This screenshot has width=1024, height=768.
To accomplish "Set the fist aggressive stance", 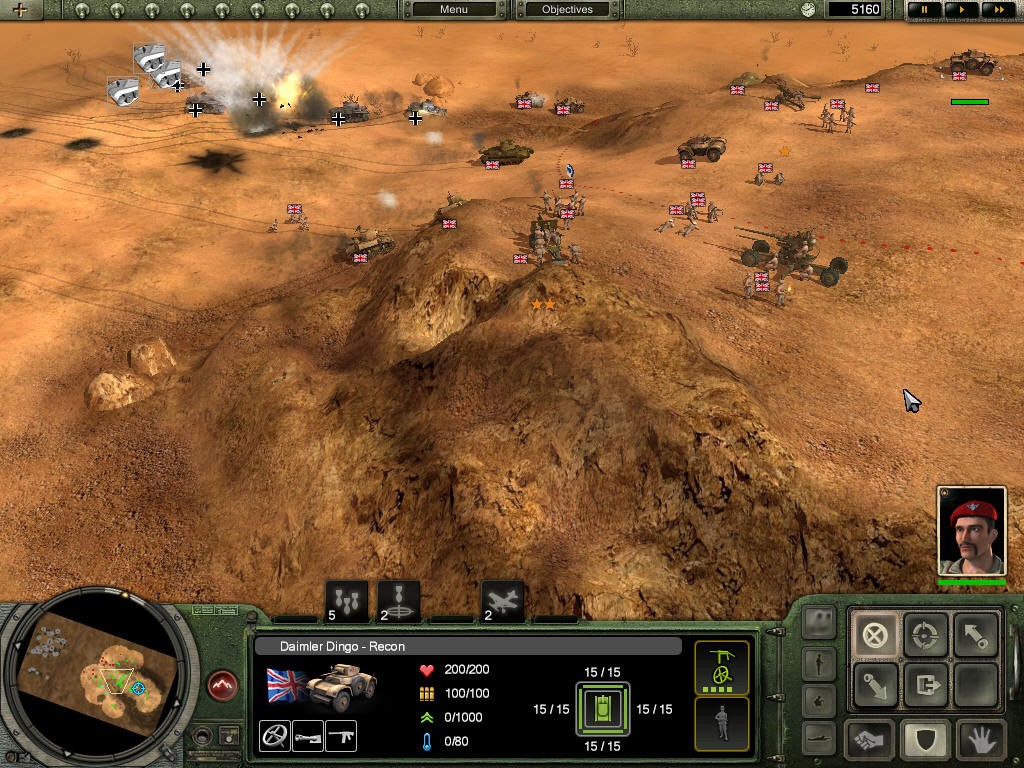I will pos(871,740).
